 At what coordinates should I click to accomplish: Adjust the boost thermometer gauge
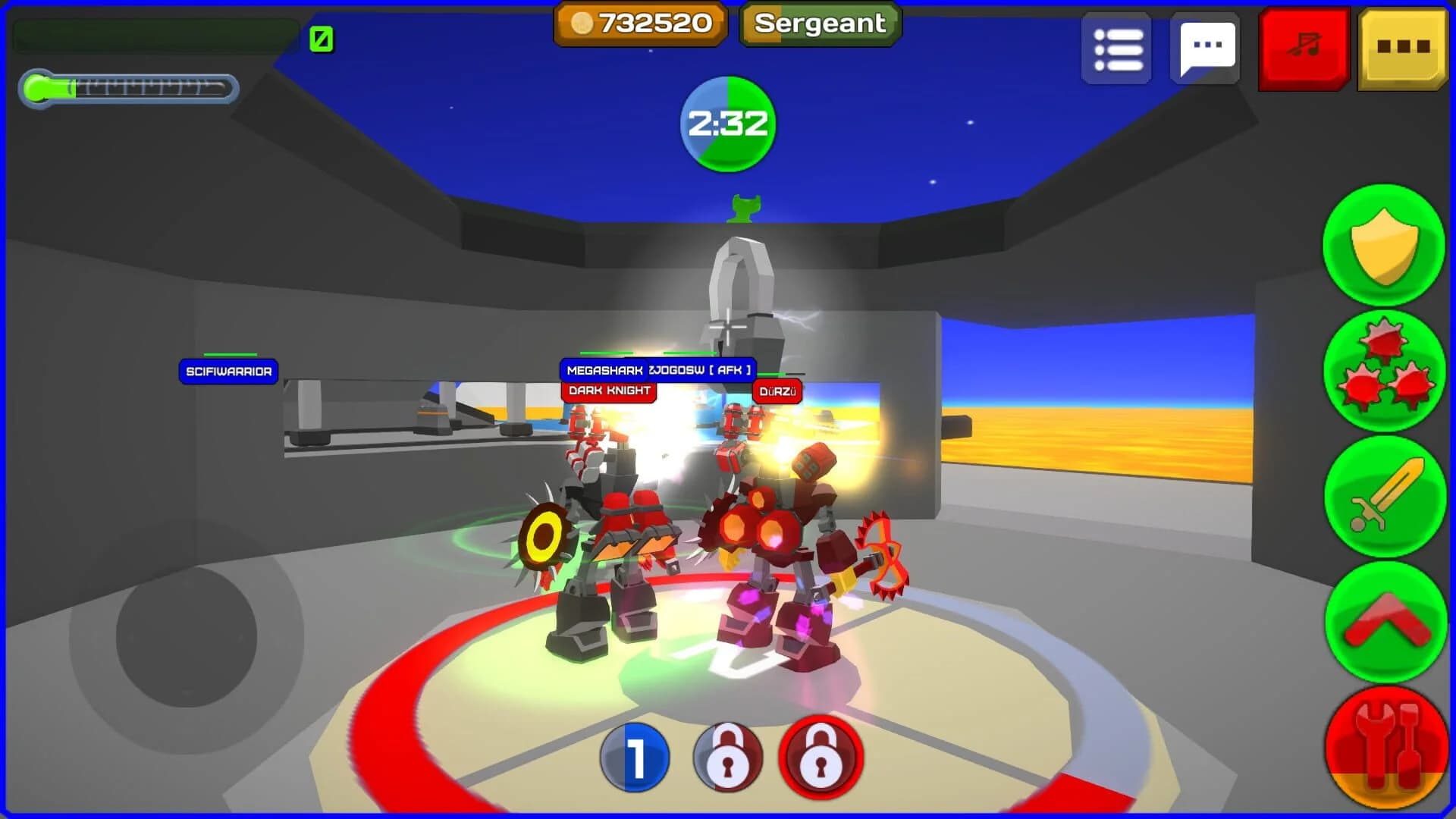click(129, 88)
